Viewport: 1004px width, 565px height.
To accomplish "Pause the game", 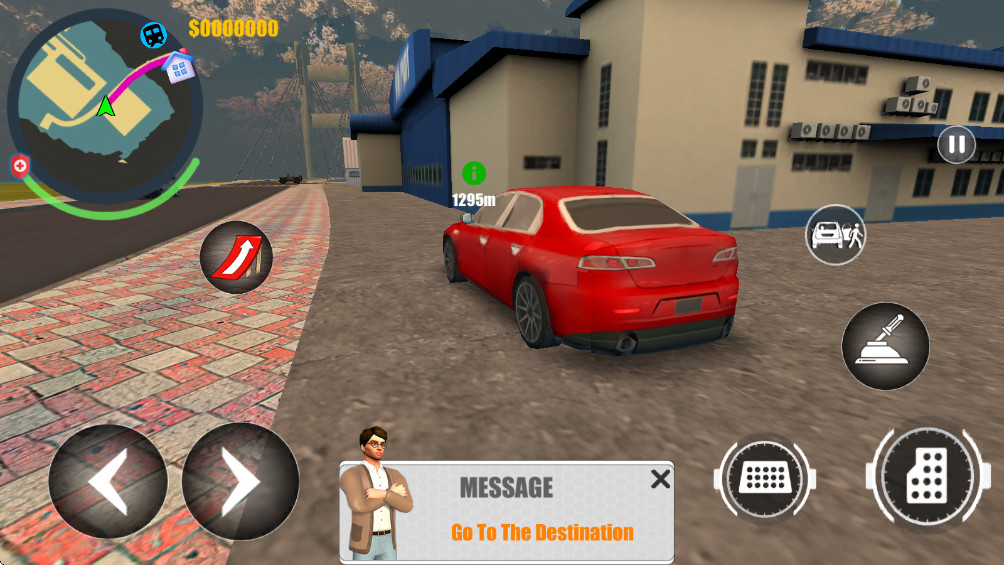I will (x=956, y=144).
